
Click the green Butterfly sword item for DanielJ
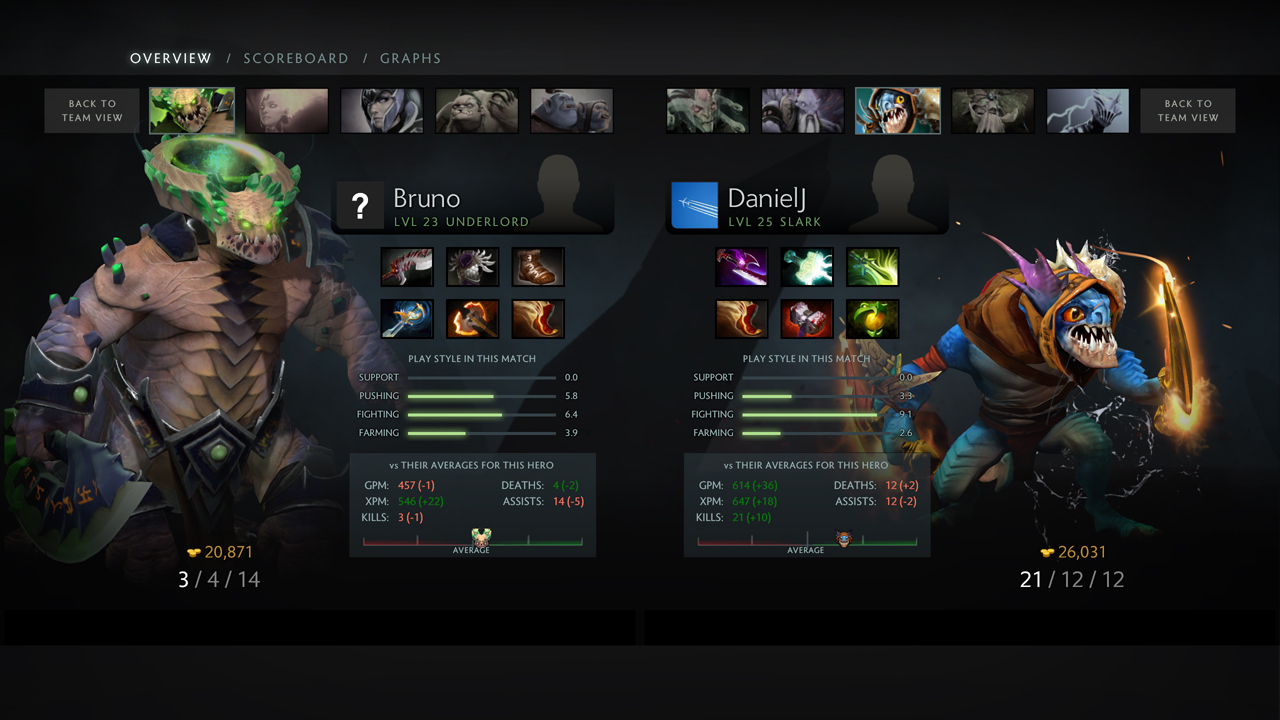872,266
